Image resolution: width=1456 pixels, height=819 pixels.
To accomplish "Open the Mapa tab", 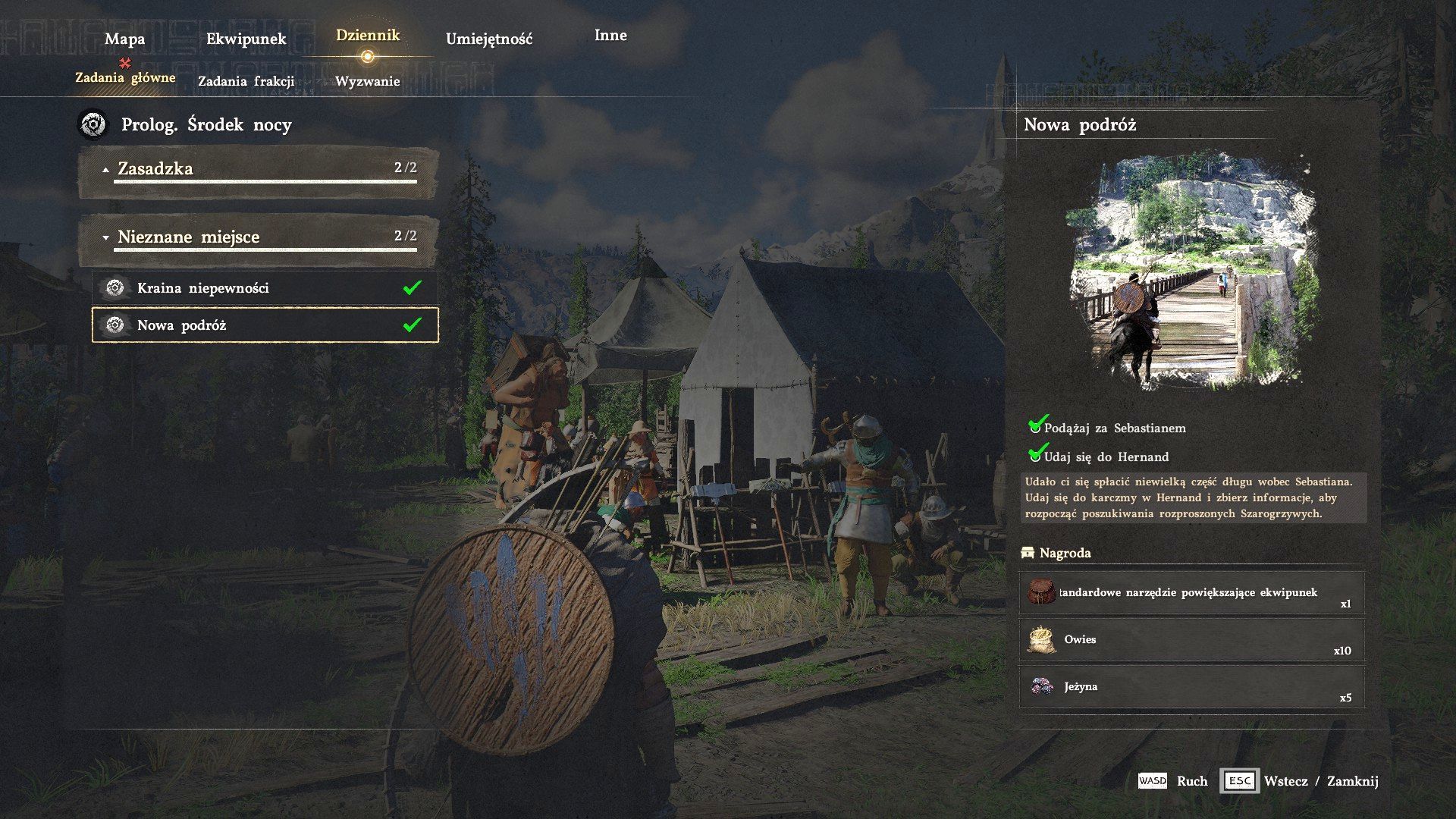I will pyautogui.click(x=124, y=39).
